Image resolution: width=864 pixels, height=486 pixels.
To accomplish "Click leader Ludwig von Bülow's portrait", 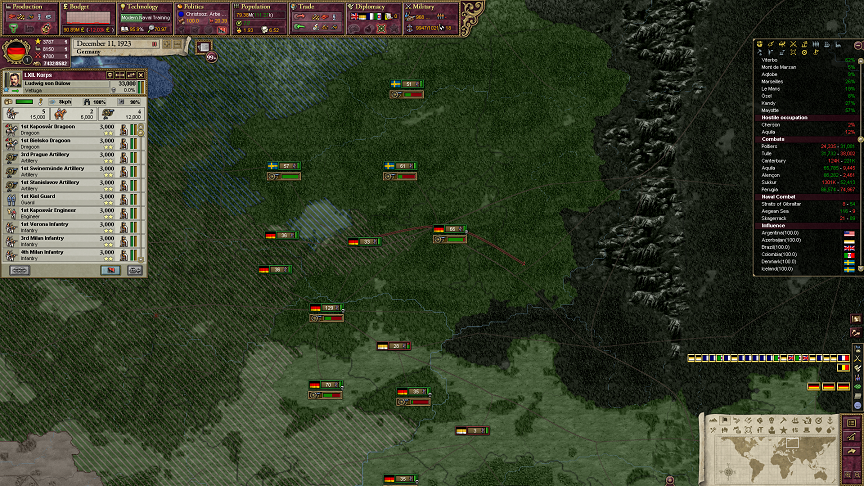I will pos(12,81).
